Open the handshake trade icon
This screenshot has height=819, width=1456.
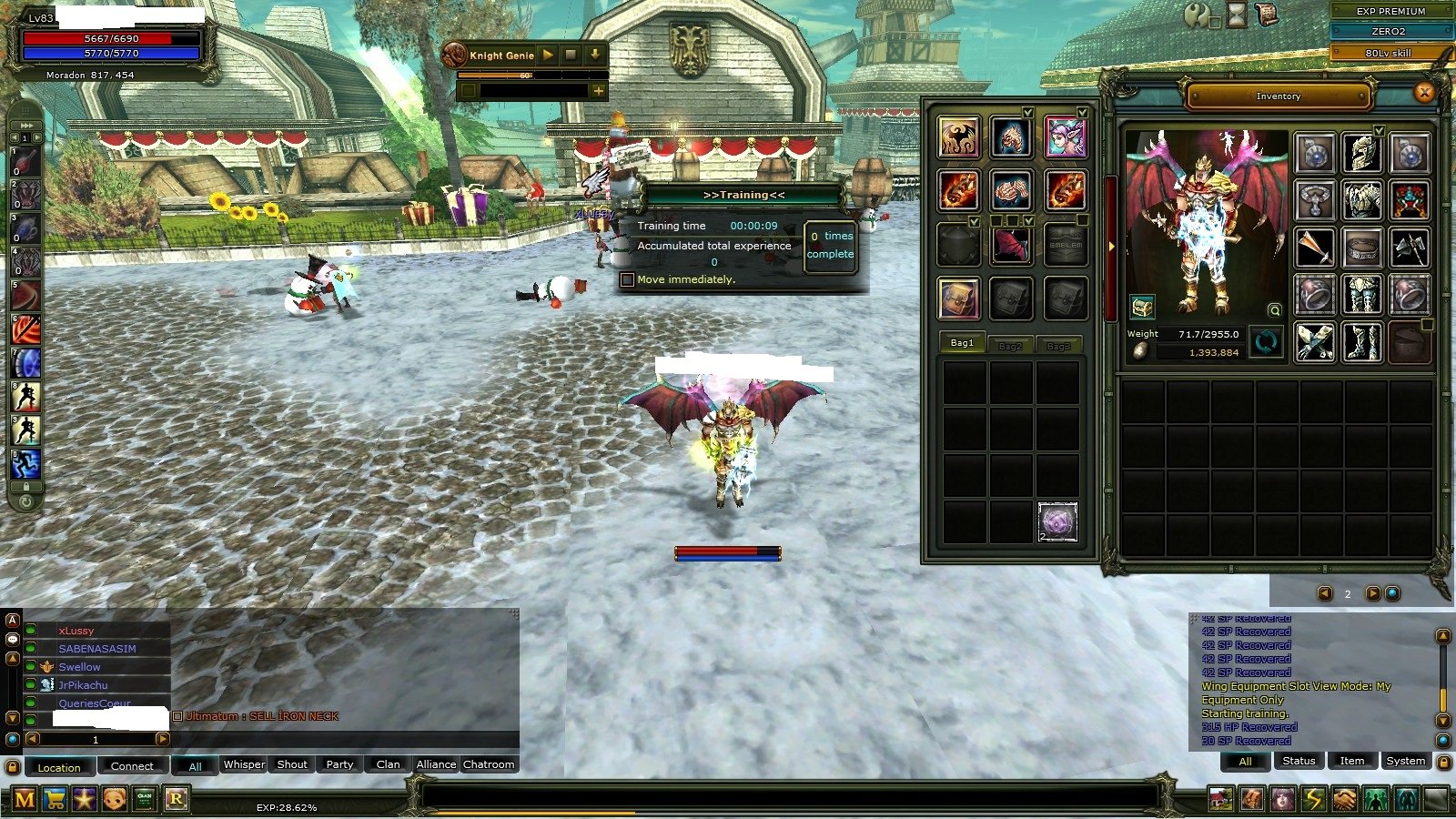(1344, 800)
